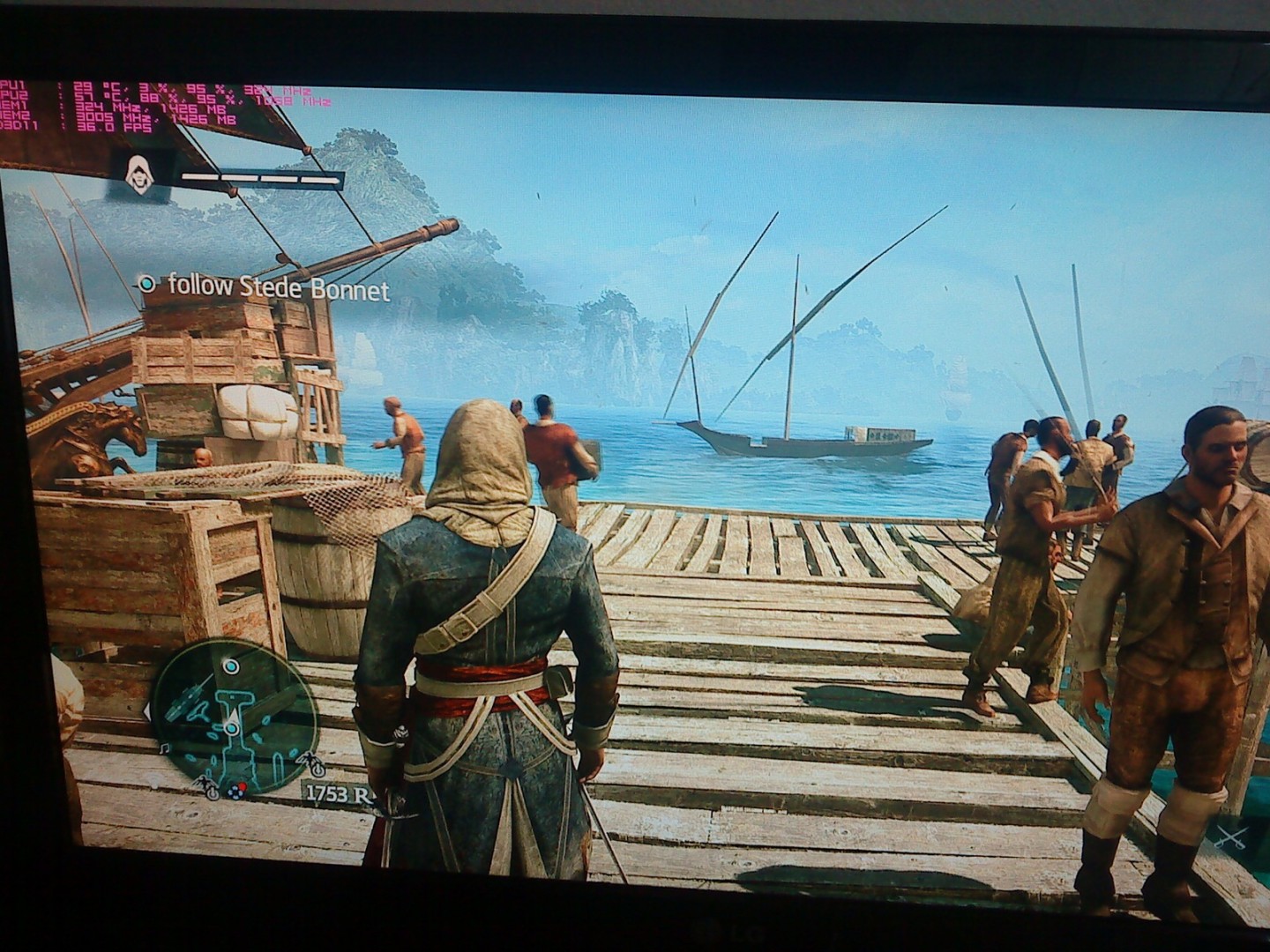Click the blue dot waypoint at the minimap top
Viewport: 1270px width, 952px height.
[x=231, y=666]
